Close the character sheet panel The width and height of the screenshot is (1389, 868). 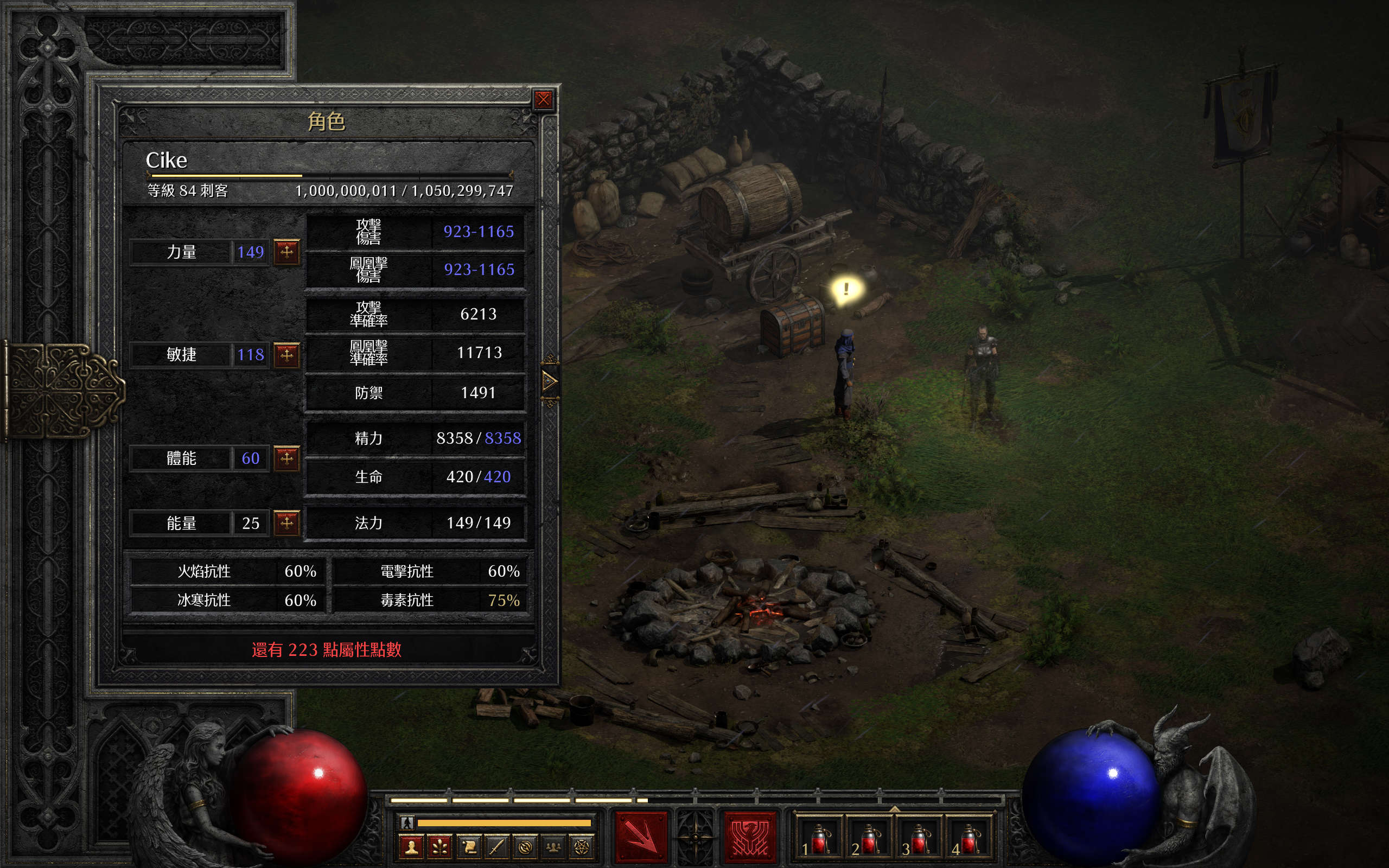click(x=543, y=100)
